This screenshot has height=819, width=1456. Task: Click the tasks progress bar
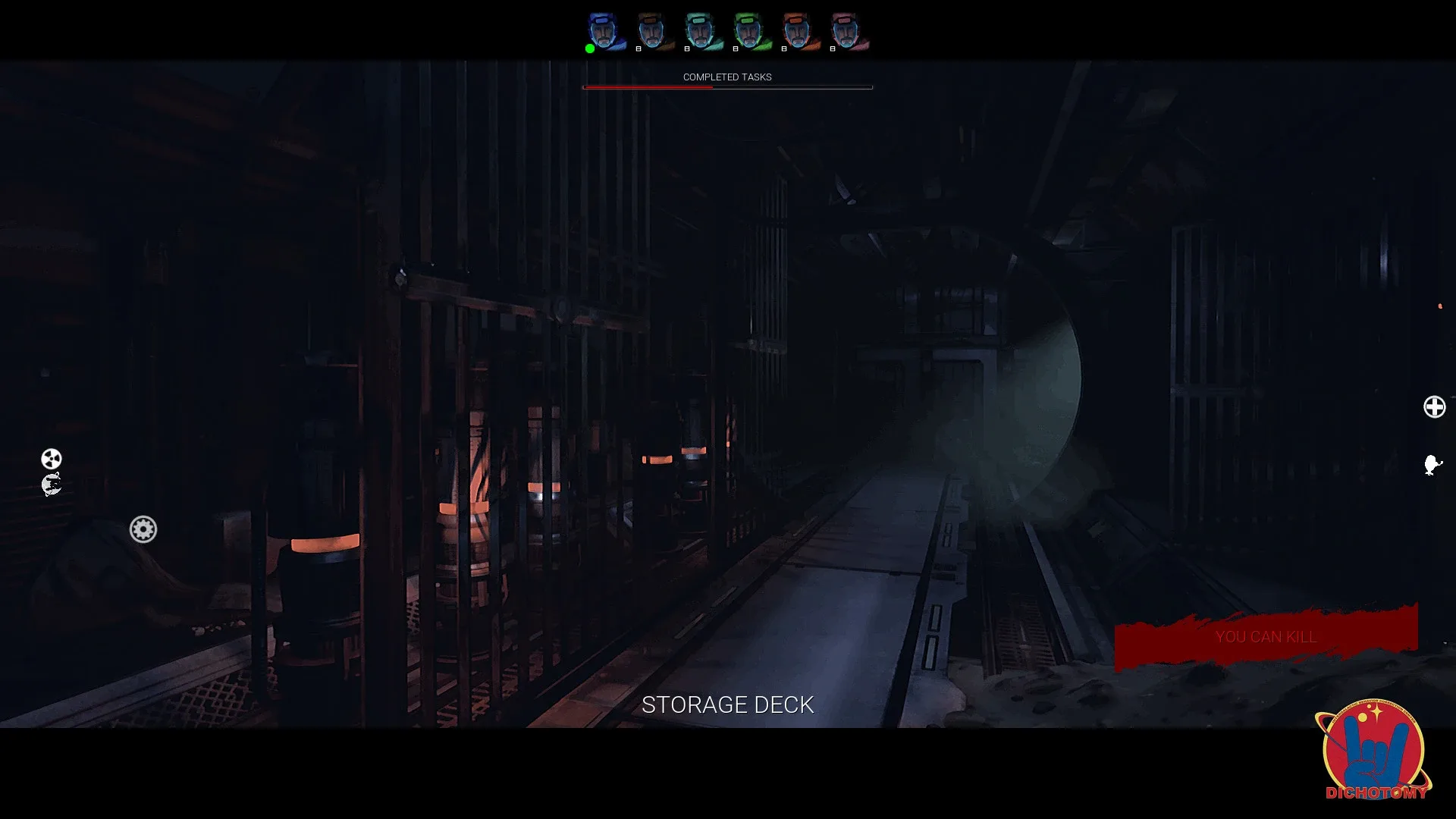(x=727, y=87)
